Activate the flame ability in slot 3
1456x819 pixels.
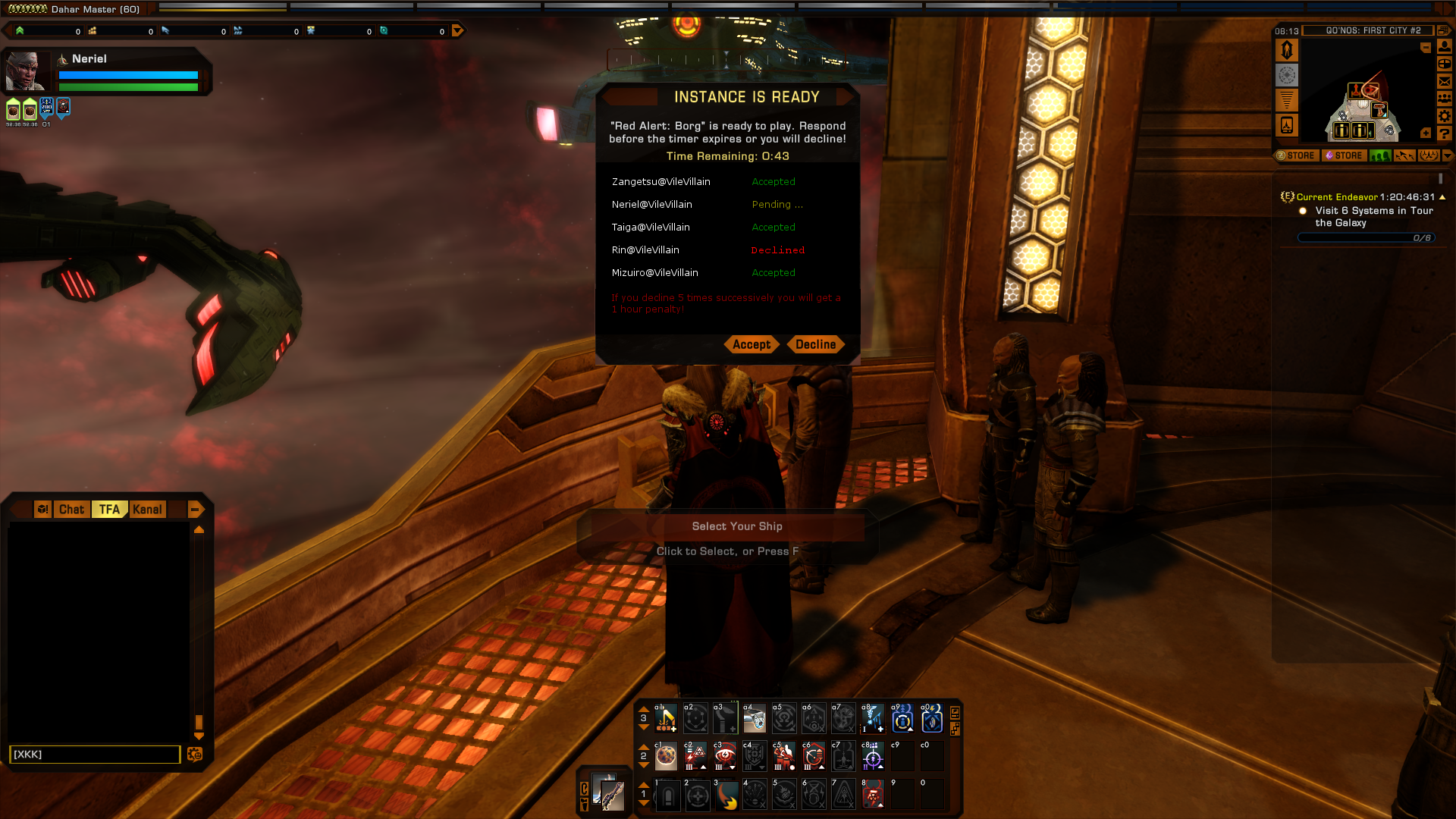click(727, 795)
